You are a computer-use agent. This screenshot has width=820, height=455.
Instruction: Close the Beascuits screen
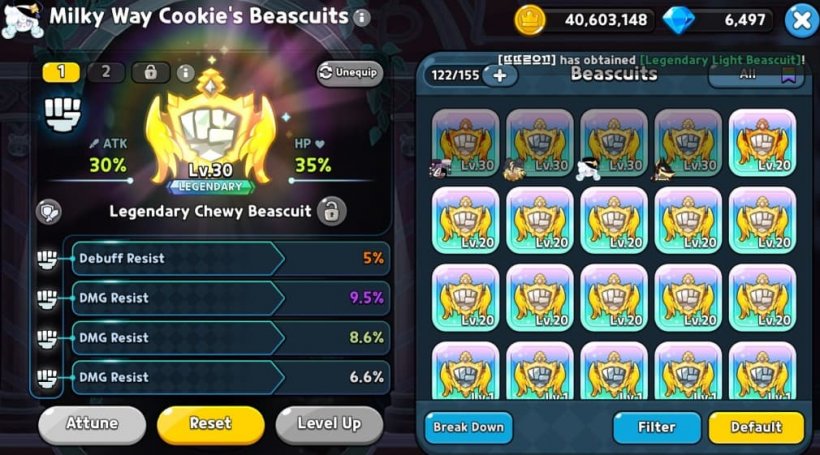[x=800, y=19]
